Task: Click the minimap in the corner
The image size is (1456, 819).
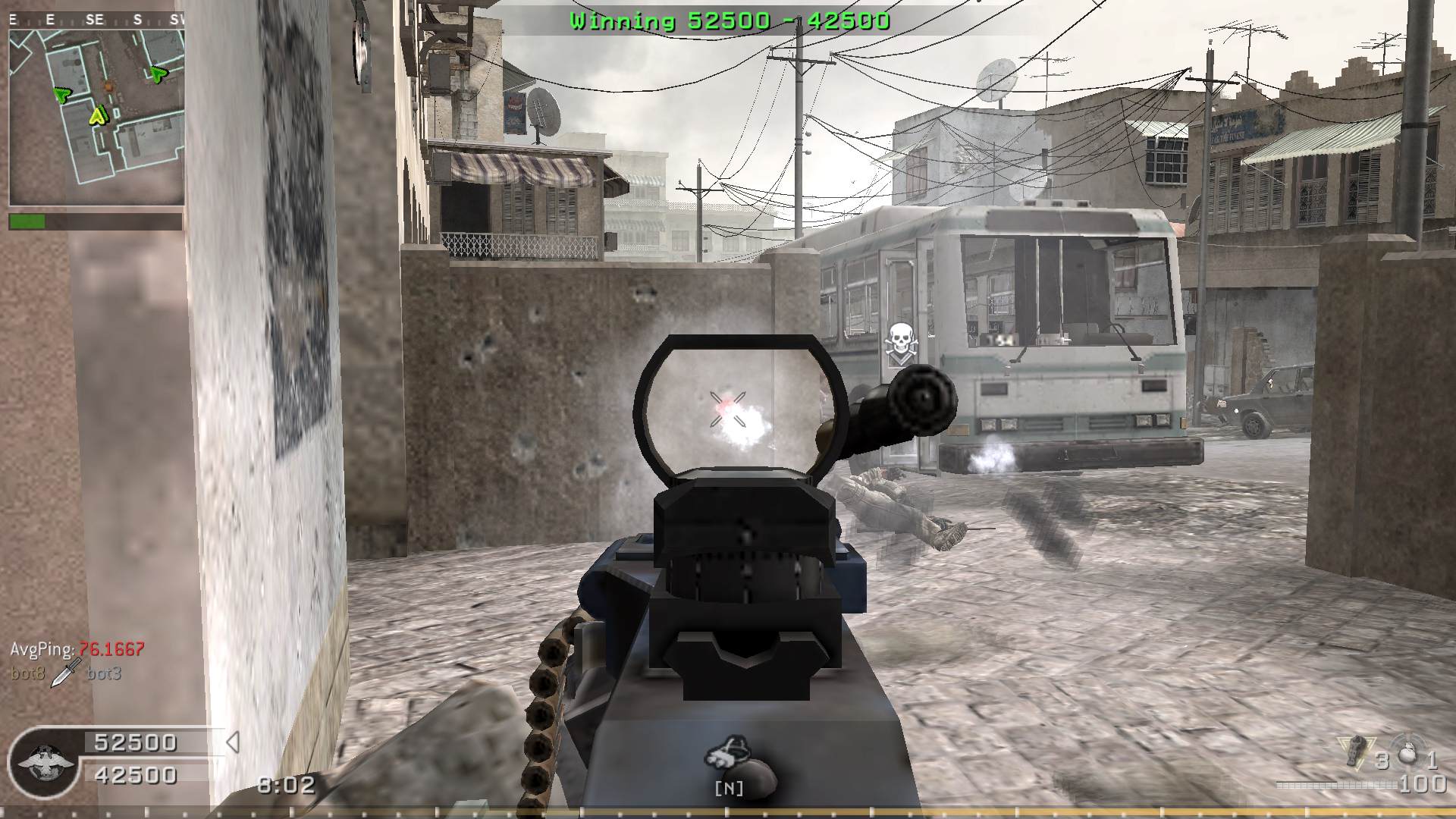Action: pos(96,110)
